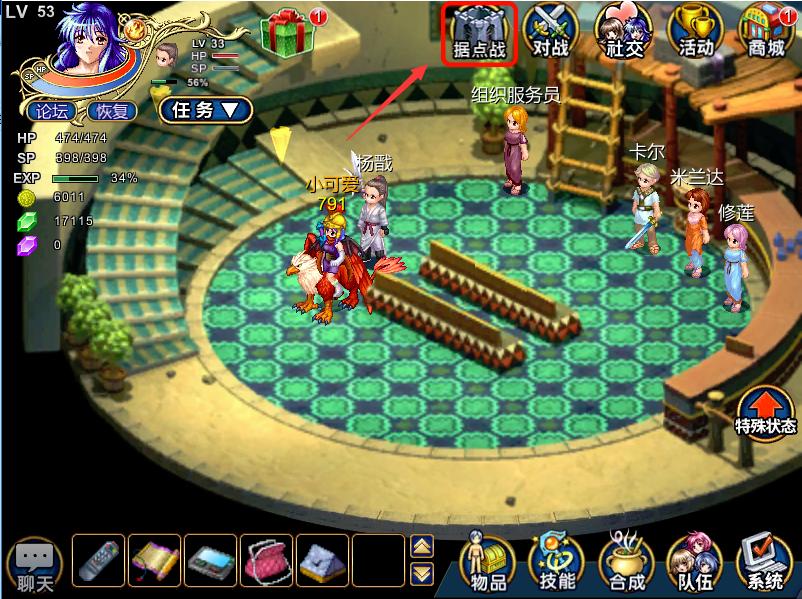Use the remote control hotbar item
Image resolution: width=802 pixels, height=599 pixels.
pyautogui.click(x=98, y=560)
